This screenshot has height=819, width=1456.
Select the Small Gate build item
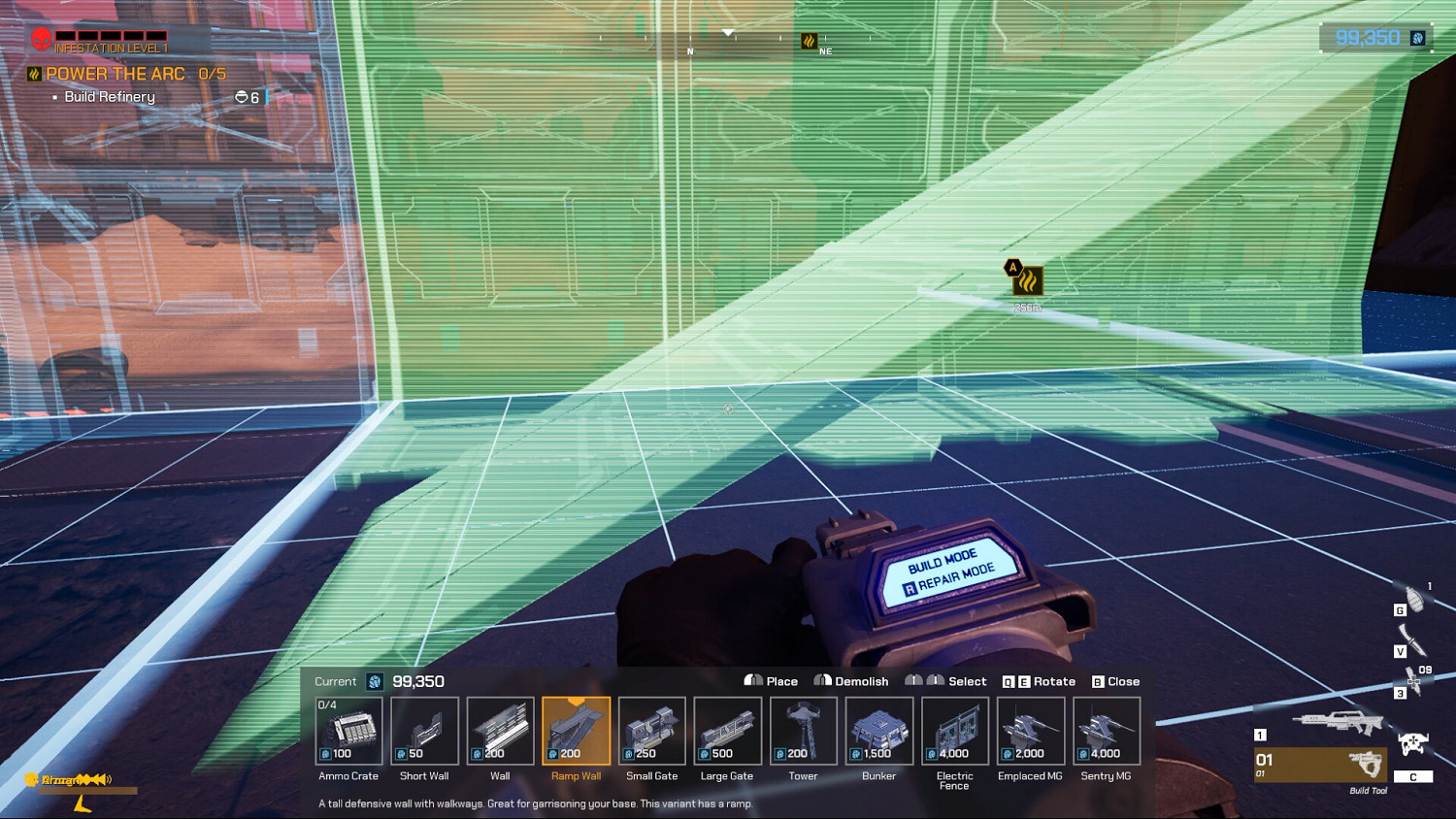[651, 731]
